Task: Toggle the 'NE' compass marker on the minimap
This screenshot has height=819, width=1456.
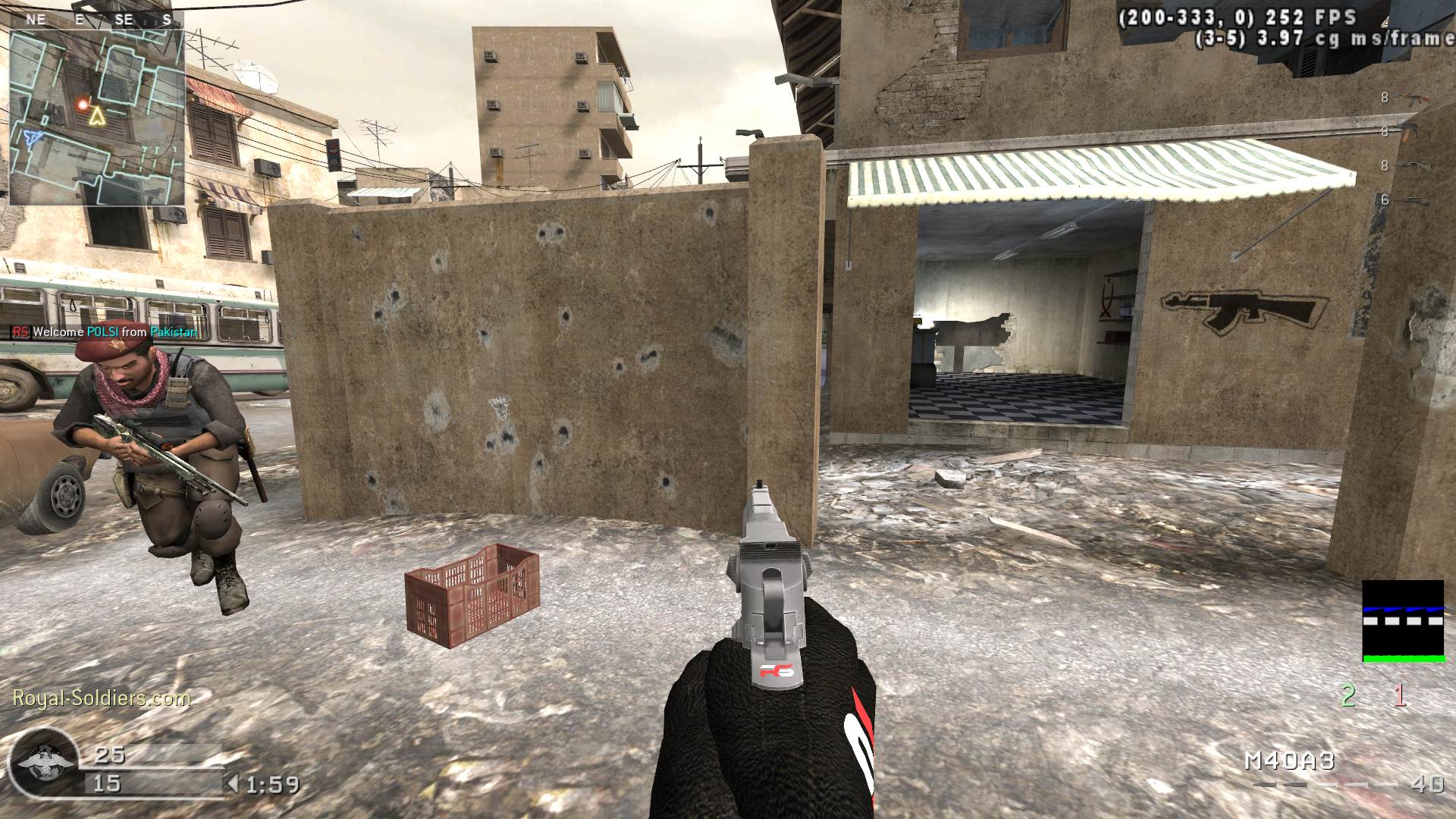Action: click(36, 18)
